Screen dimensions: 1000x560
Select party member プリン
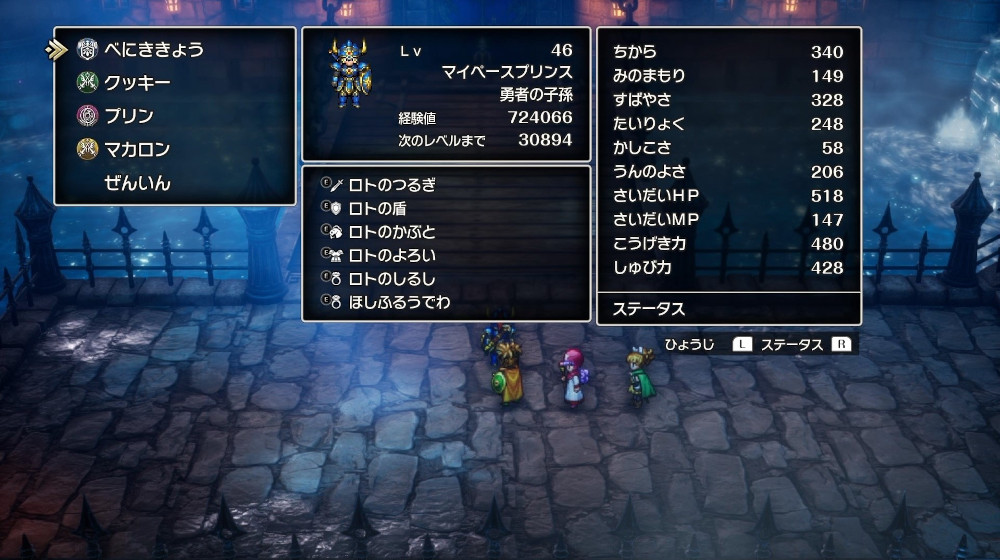point(129,116)
